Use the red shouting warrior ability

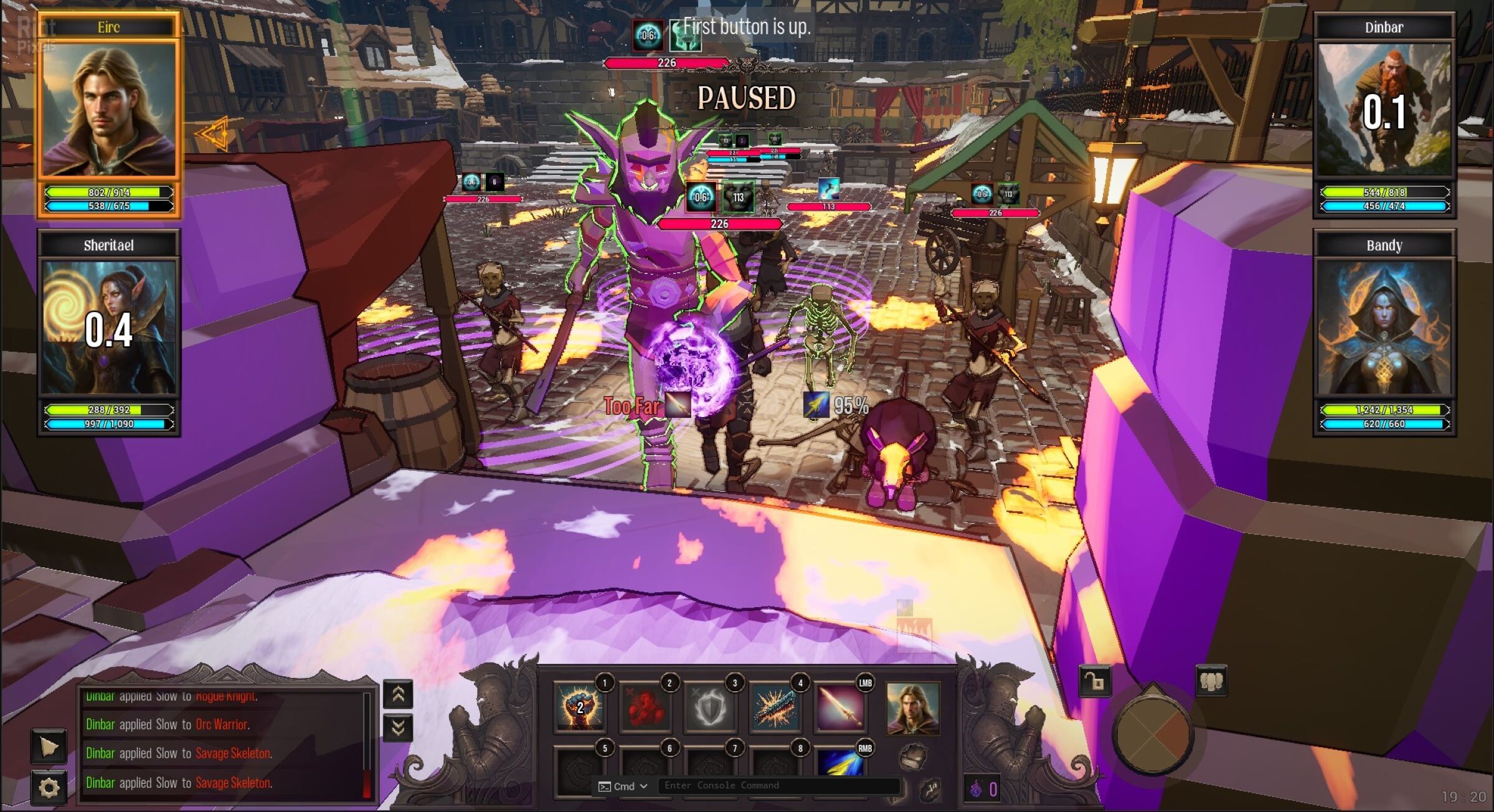pos(645,707)
